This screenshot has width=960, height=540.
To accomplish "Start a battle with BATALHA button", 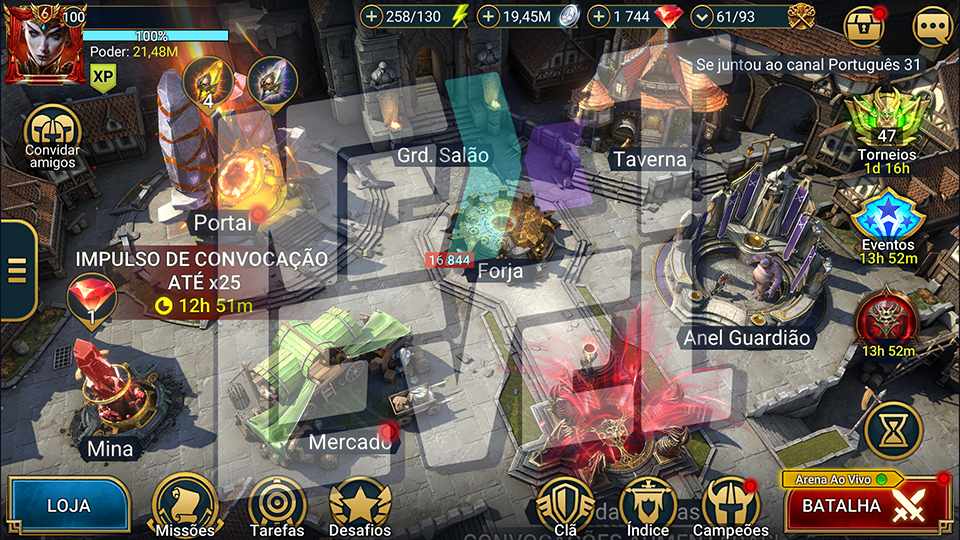I will 866,506.
